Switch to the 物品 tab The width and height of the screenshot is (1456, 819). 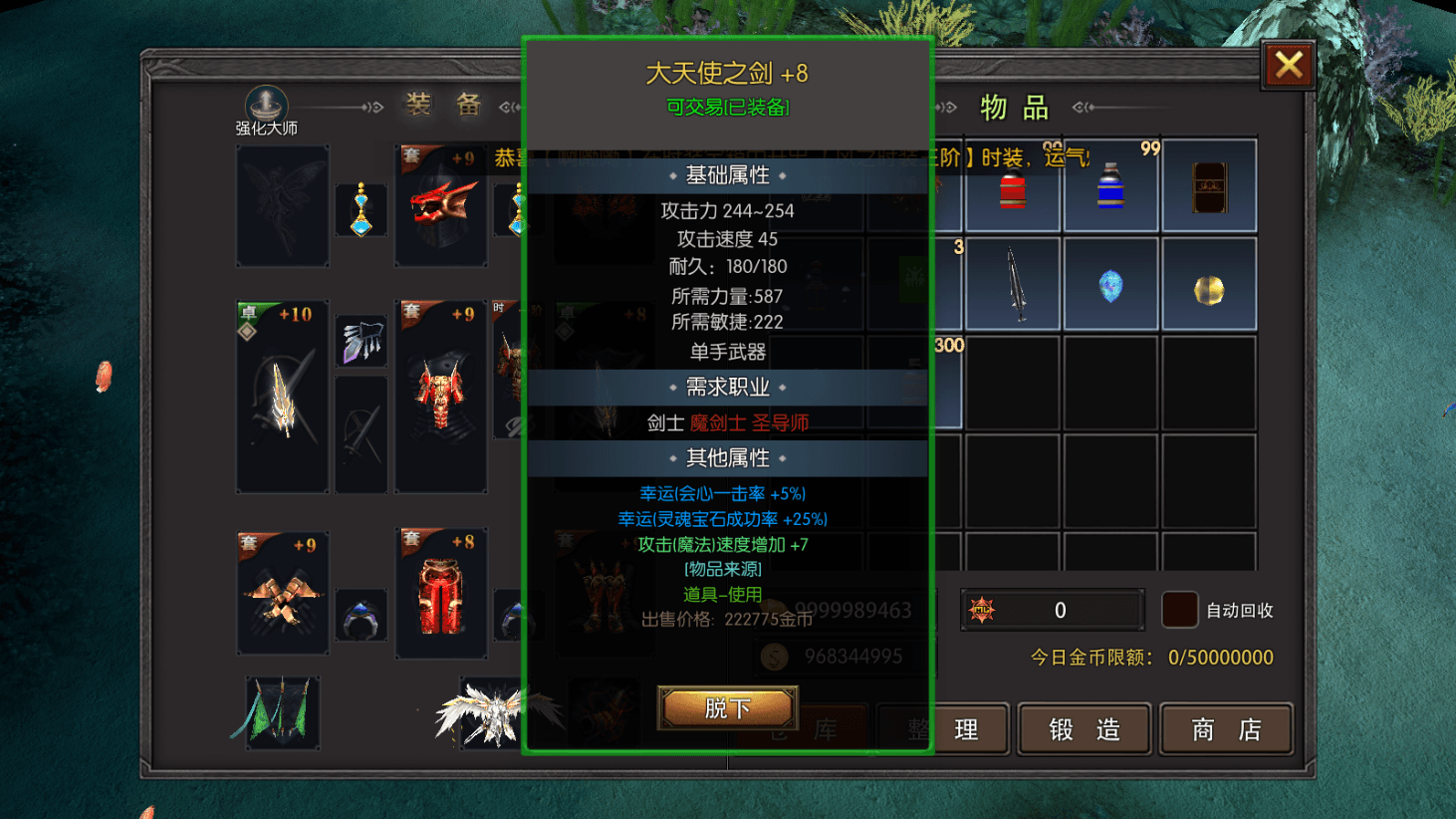coord(1017,107)
